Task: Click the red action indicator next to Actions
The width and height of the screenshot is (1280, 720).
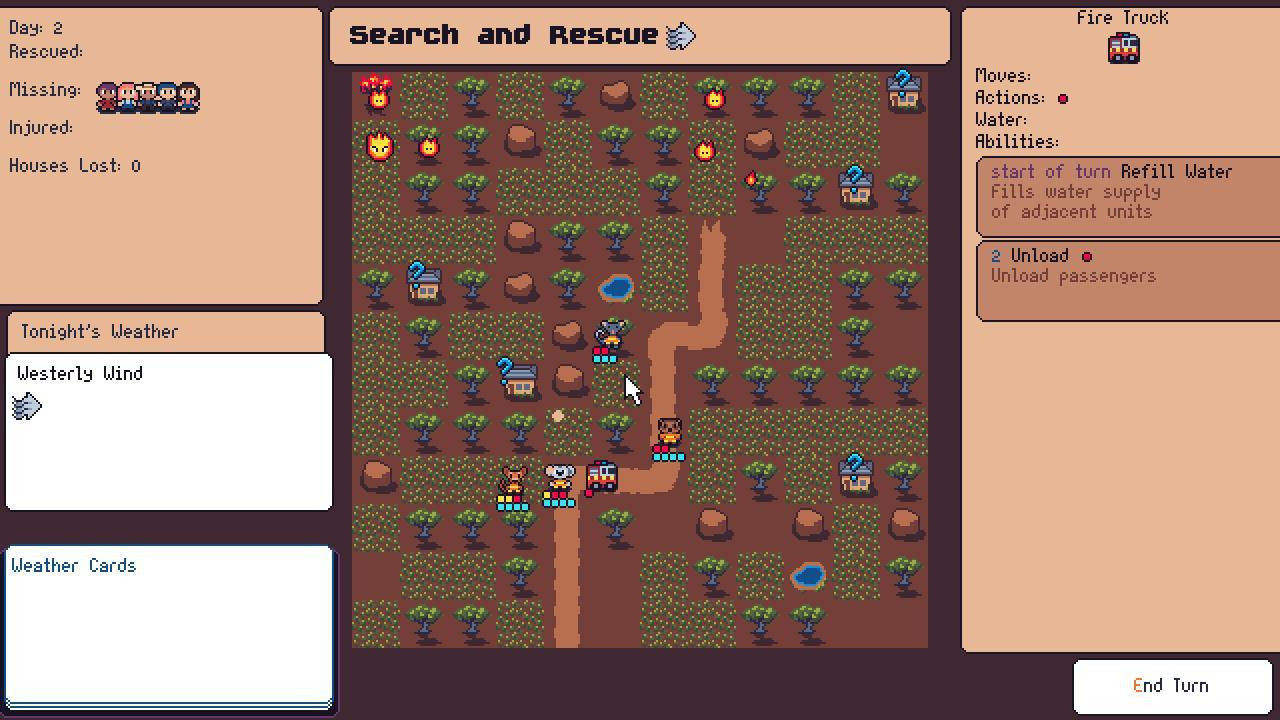Action: click(x=1063, y=98)
